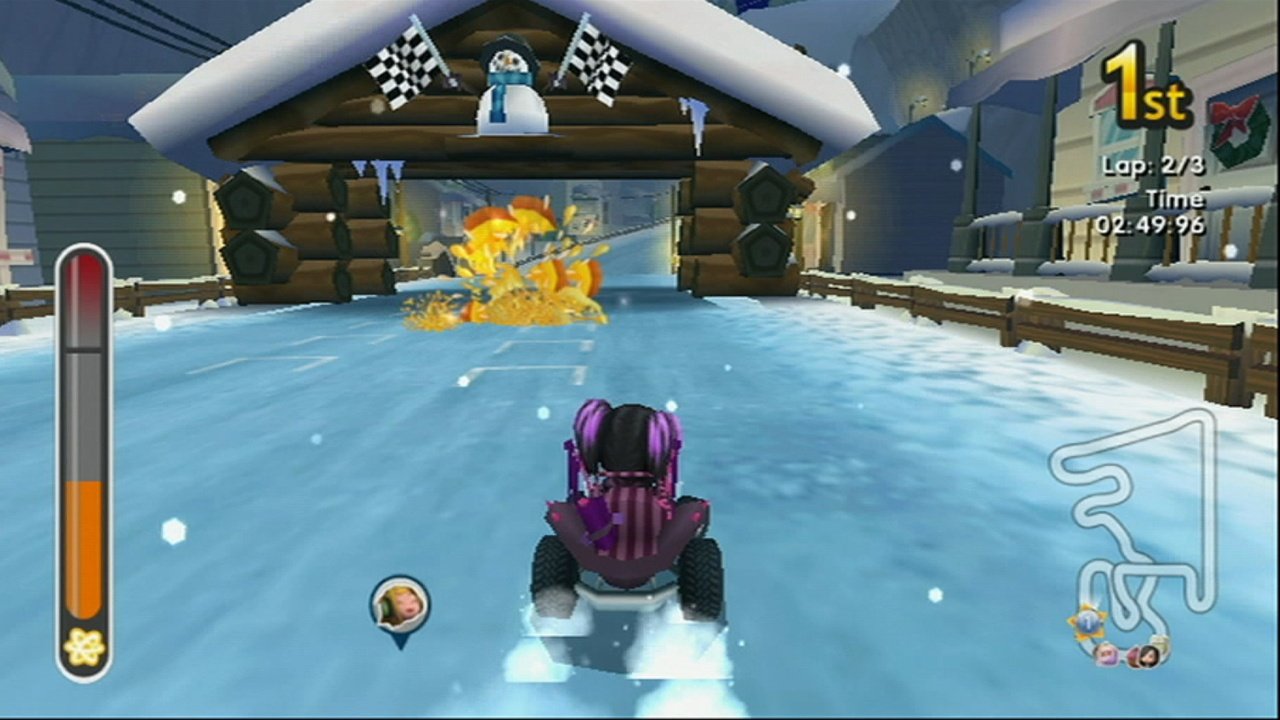This screenshot has height=720, width=1280.
Task: Expand the boost gauge panel
Action: tap(85, 460)
